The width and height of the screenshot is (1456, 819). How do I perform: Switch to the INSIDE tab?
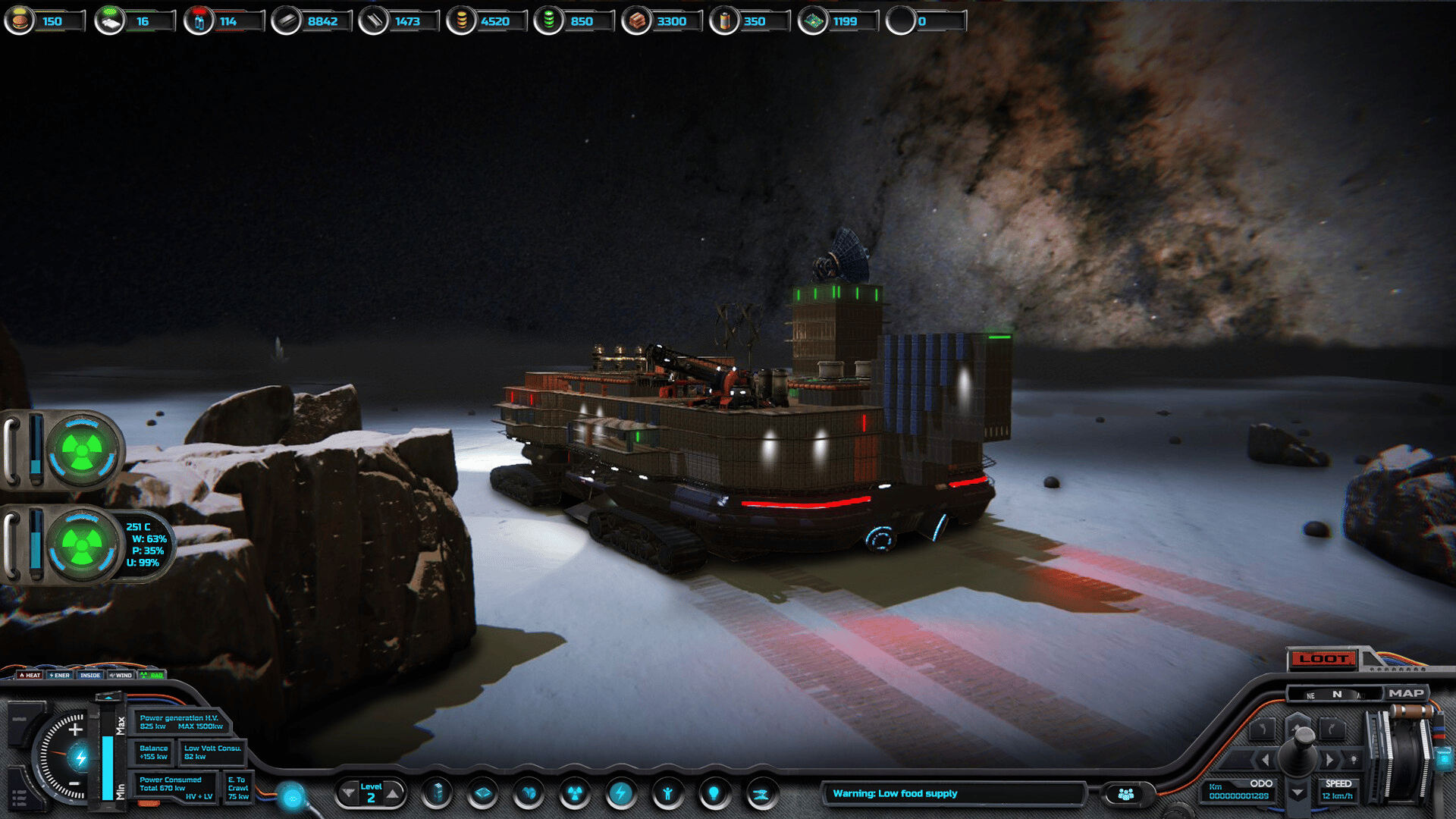click(90, 675)
